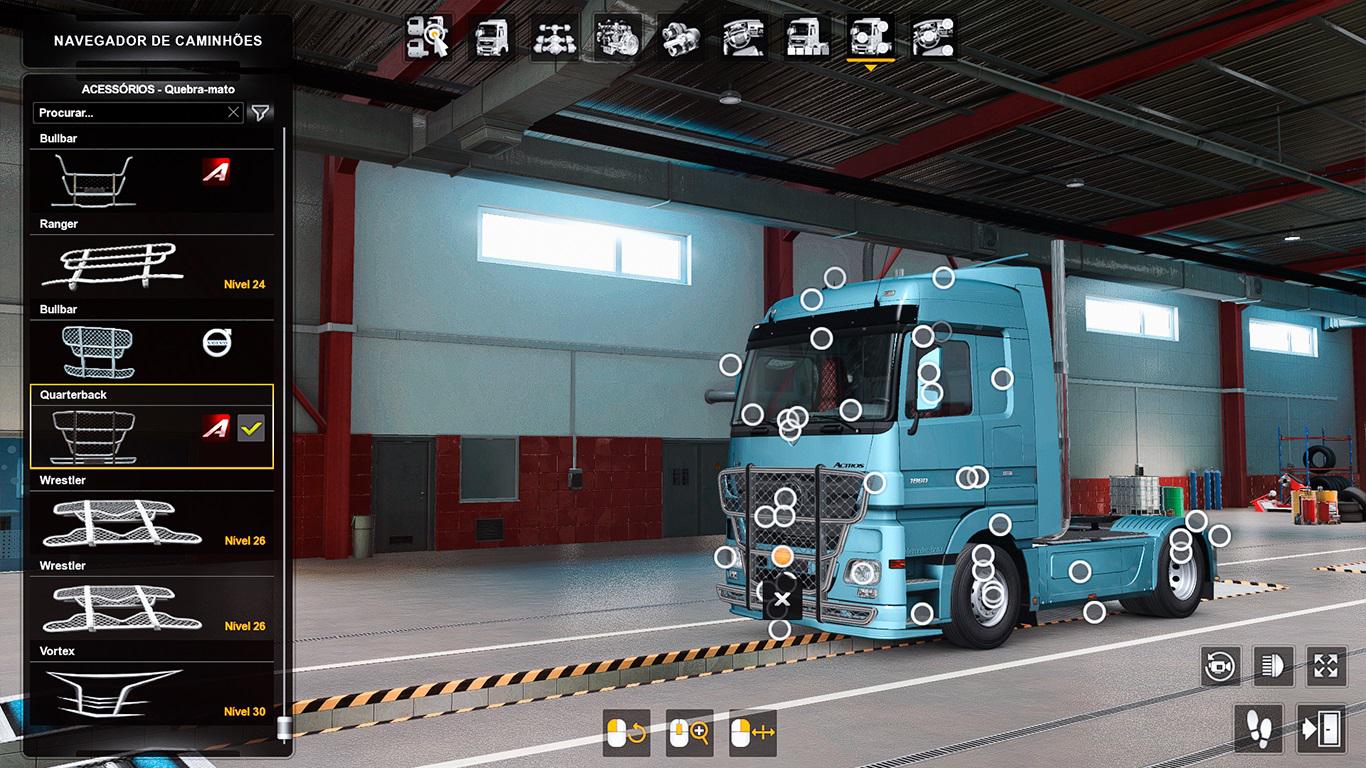Activate the four-arrows expand view button

(1326, 666)
